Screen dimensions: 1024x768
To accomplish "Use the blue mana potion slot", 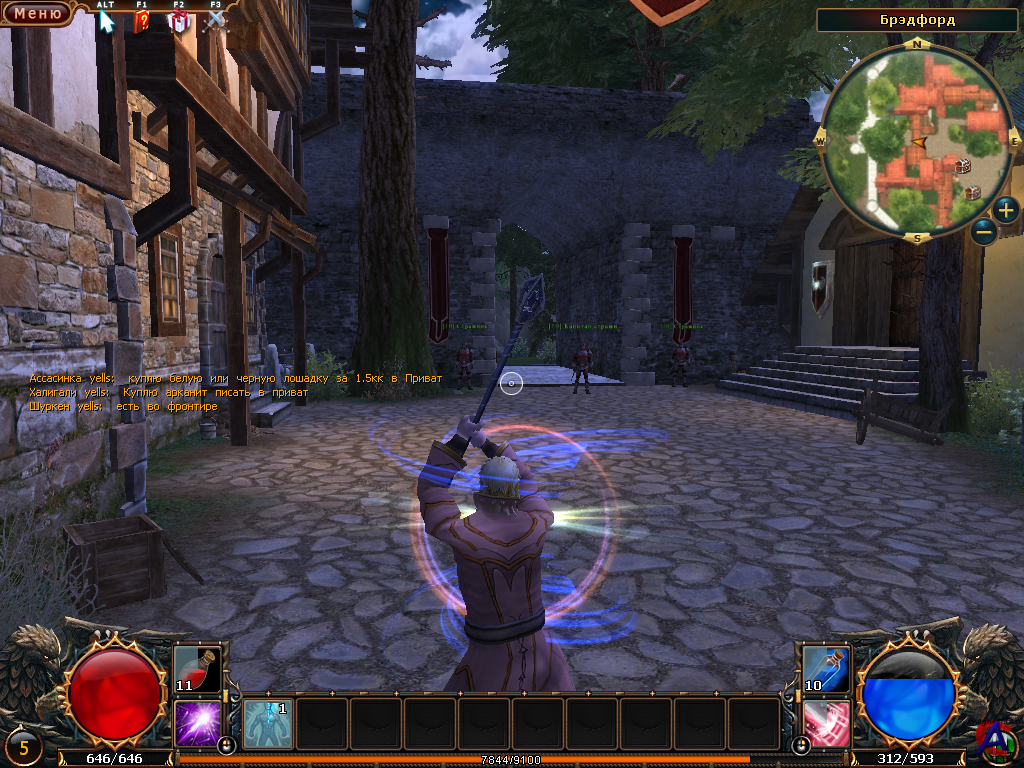I will click(x=826, y=670).
